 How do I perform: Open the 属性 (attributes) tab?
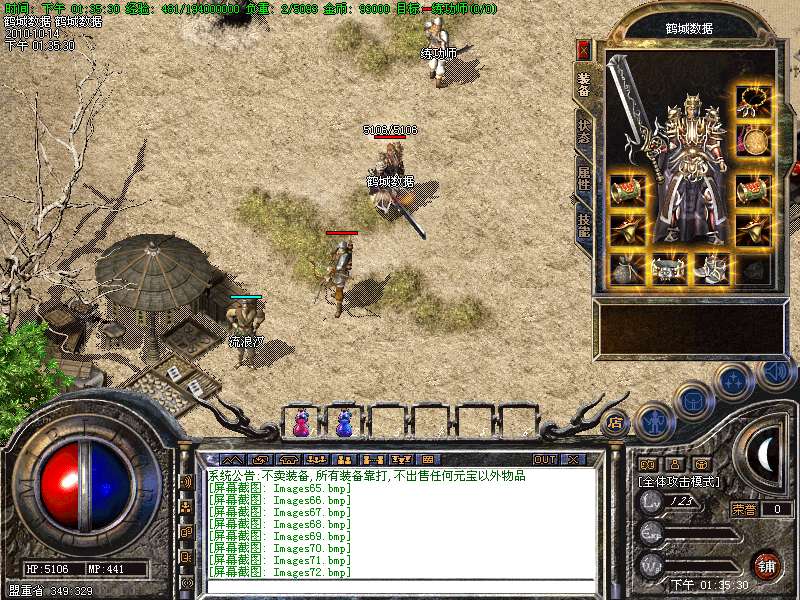click(x=584, y=178)
